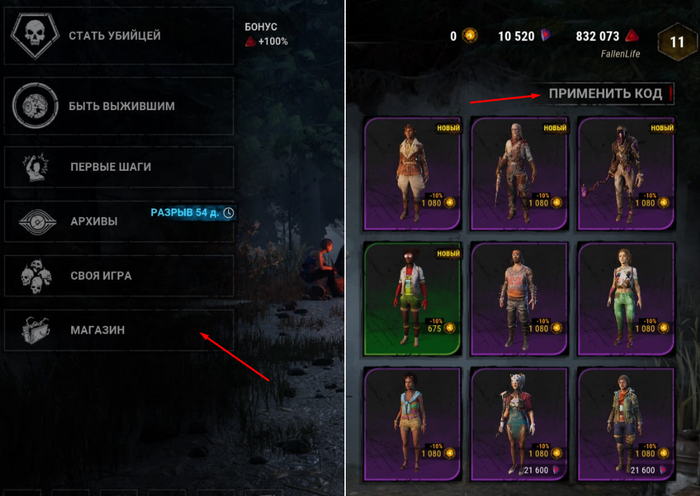Select the green-bordered outfit priced 675
The height and width of the screenshot is (496, 700).
[413, 299]
